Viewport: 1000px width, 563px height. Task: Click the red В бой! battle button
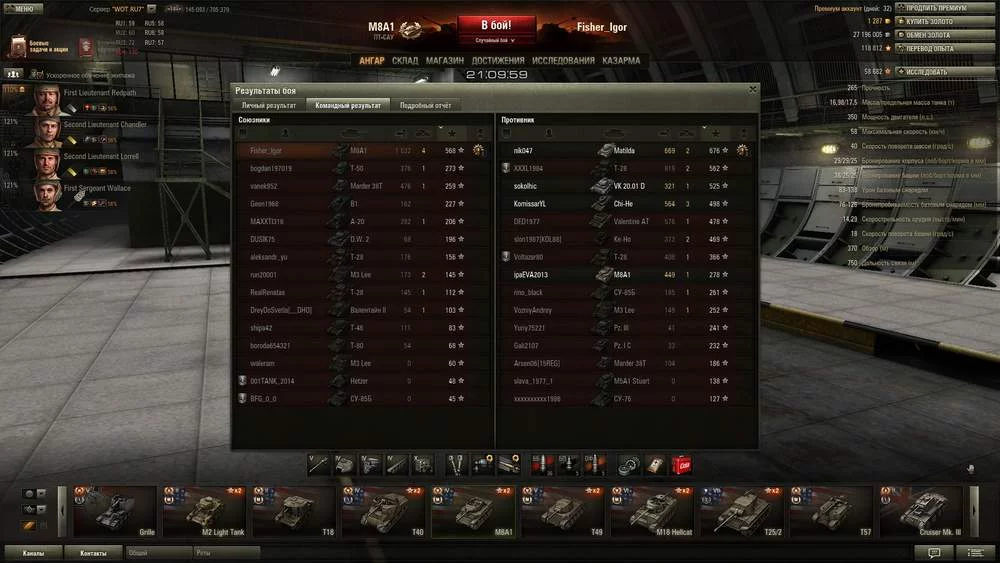coord(497,26)
